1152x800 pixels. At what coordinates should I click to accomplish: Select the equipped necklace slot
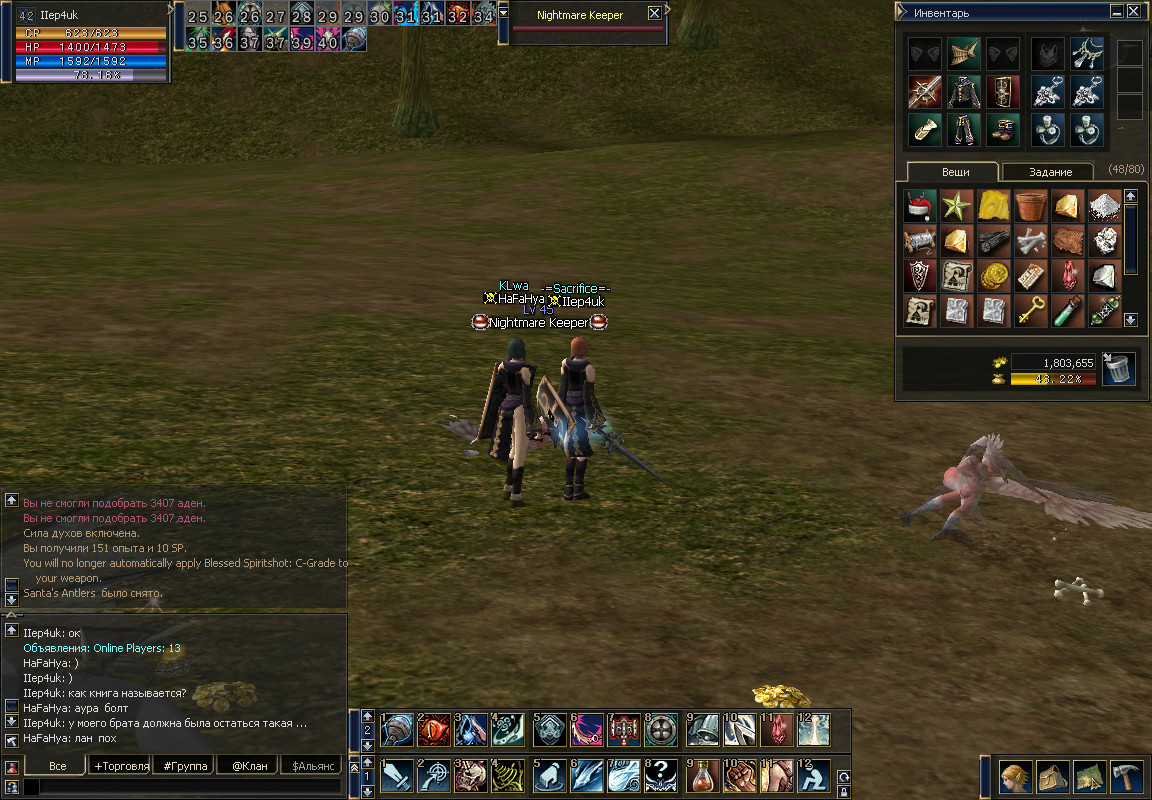pyautogui.click(x=1087, y=54)
